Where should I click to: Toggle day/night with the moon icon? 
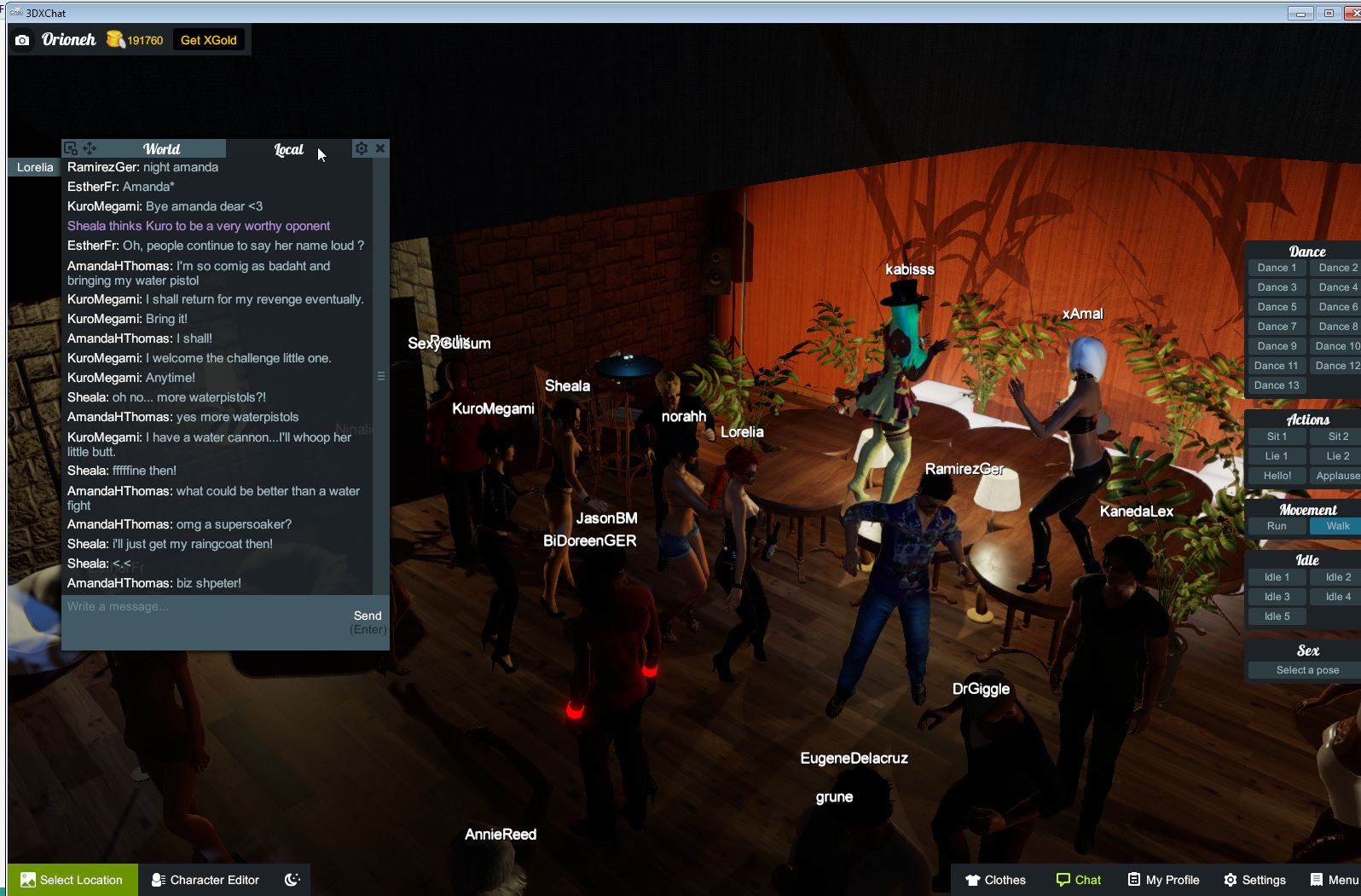(291, 879)
